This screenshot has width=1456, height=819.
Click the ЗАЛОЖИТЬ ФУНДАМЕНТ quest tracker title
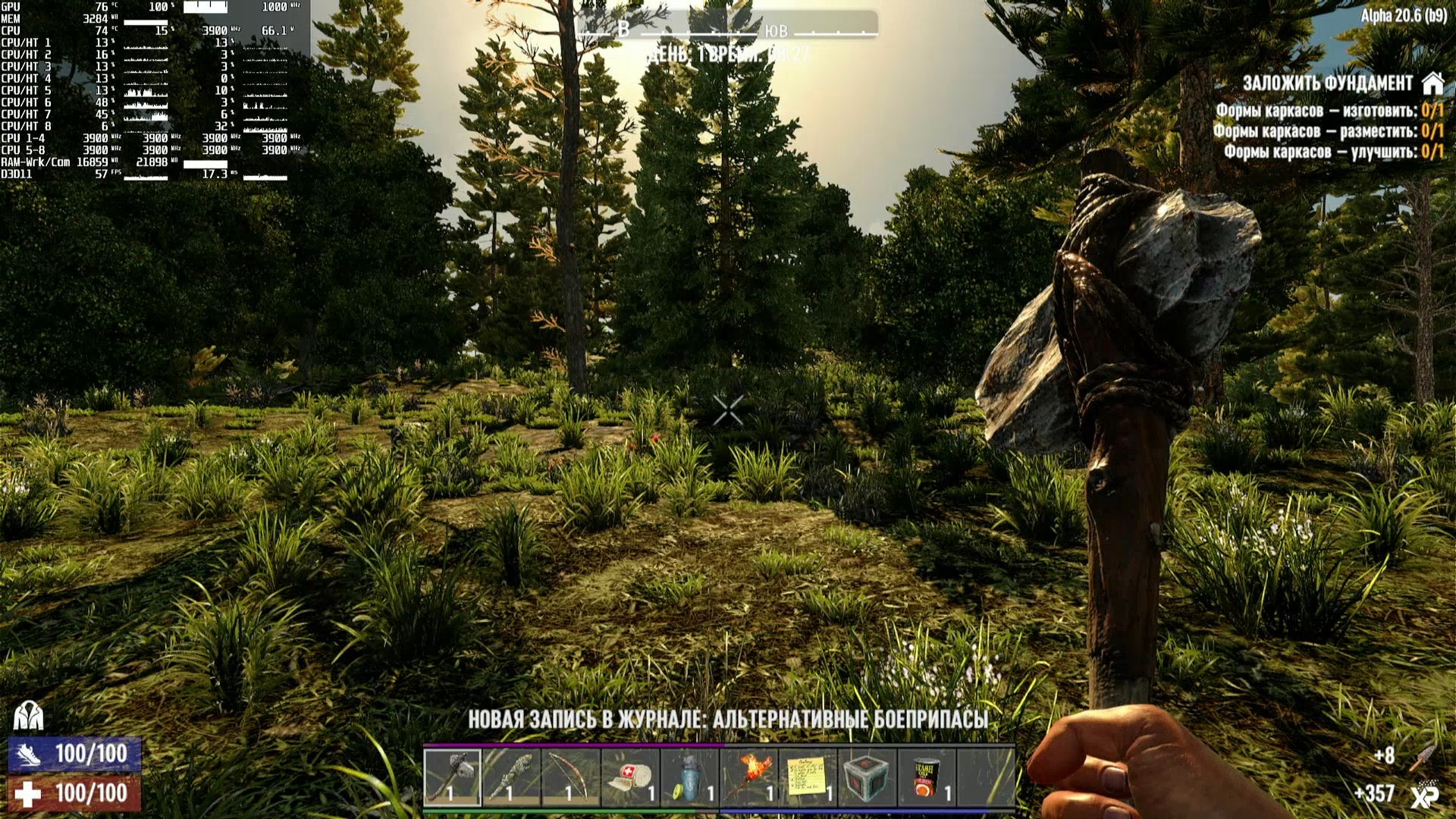(x=1327, y=83)
